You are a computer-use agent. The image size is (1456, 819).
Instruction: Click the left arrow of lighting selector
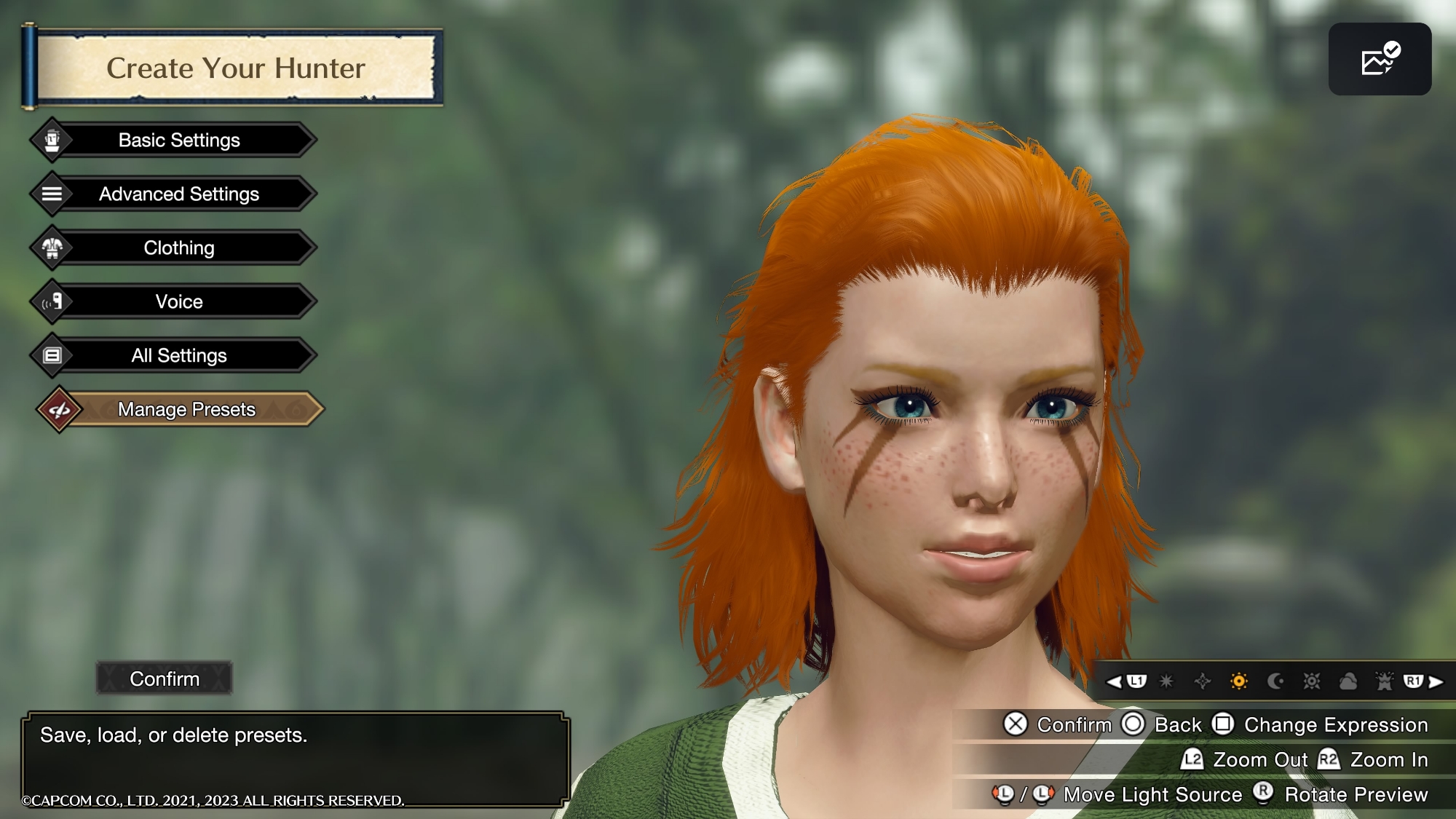pyautogui.click(x=1114, y=681)
